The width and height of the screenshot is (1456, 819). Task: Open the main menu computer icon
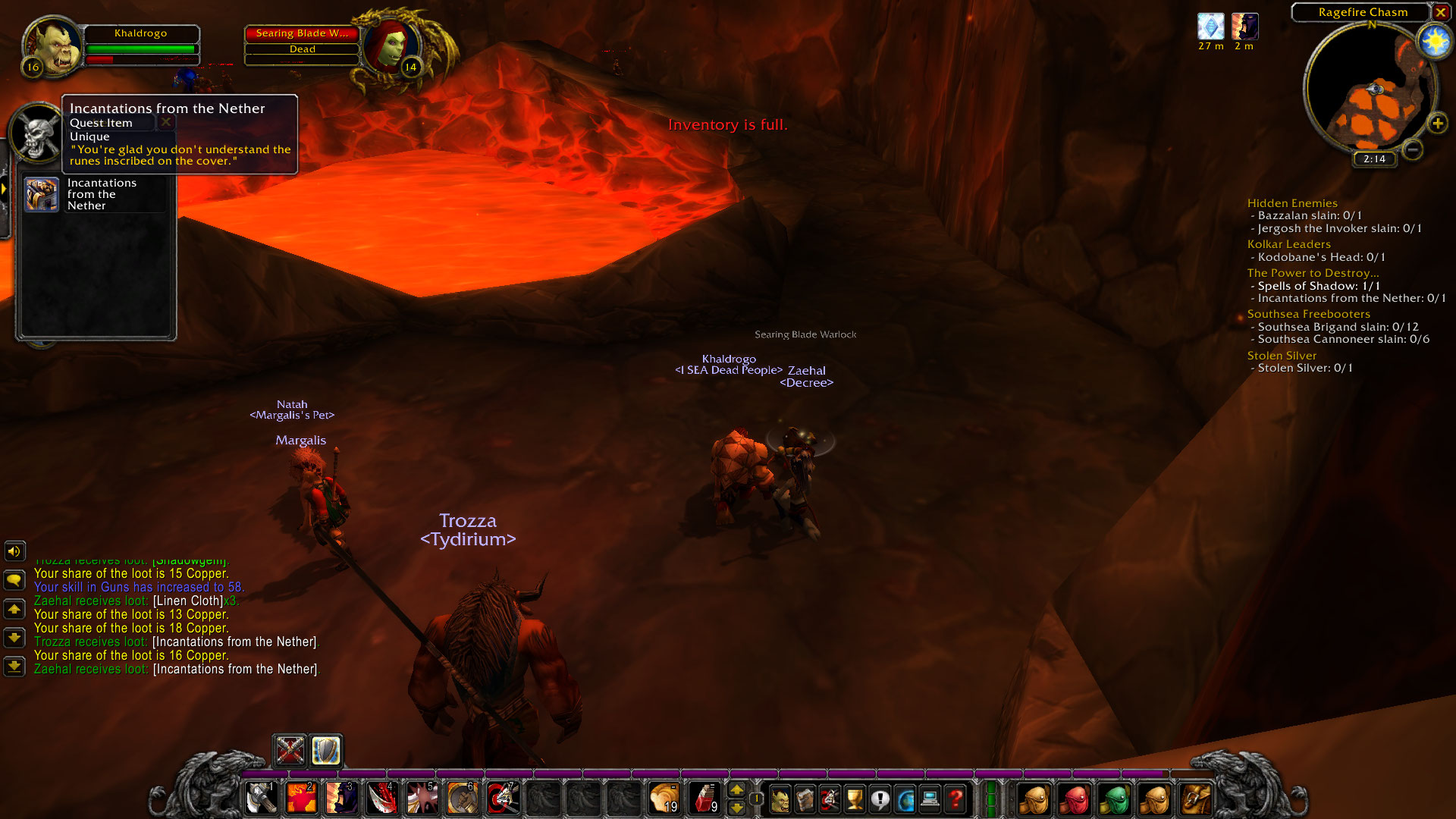[x=930, y=798]
